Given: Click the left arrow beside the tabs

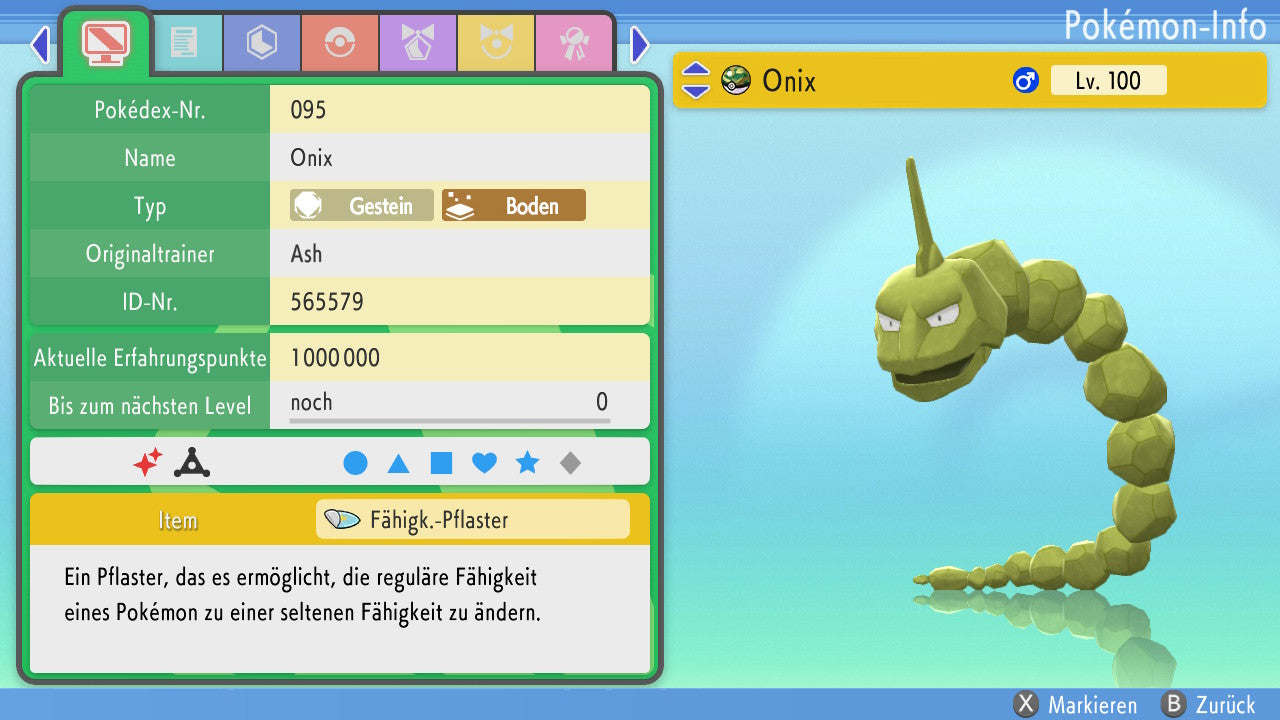Looking at the screenshot, I should click(40, 44).
